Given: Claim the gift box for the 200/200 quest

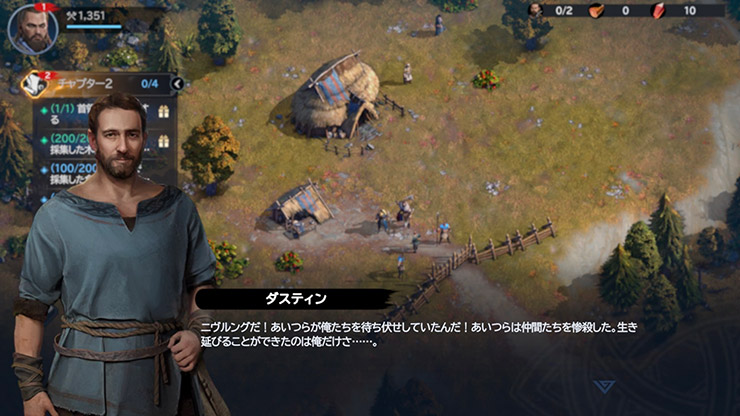Looking at the screenshot, I should pyautogui.click(x=165, y=142).
